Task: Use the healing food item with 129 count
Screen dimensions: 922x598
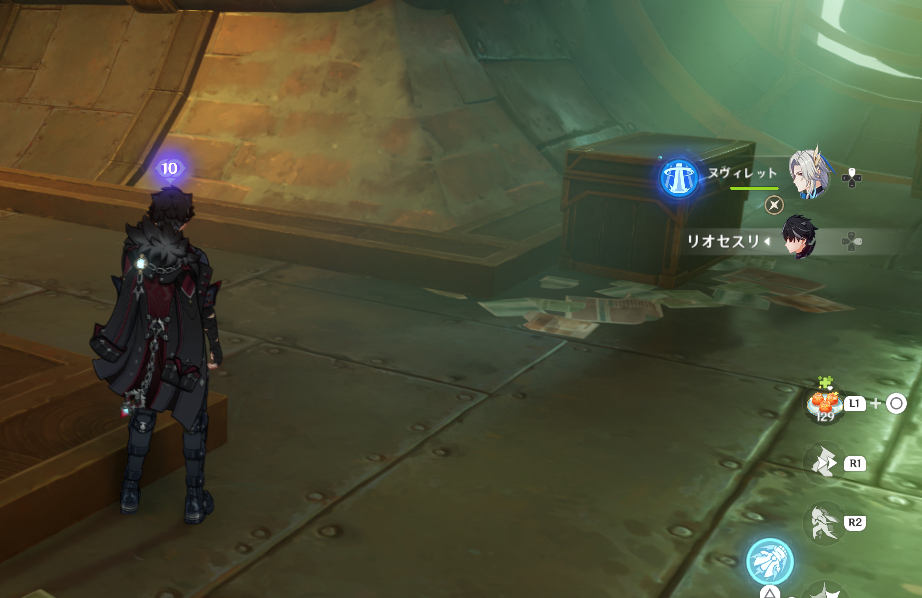Action: (824, 404)
